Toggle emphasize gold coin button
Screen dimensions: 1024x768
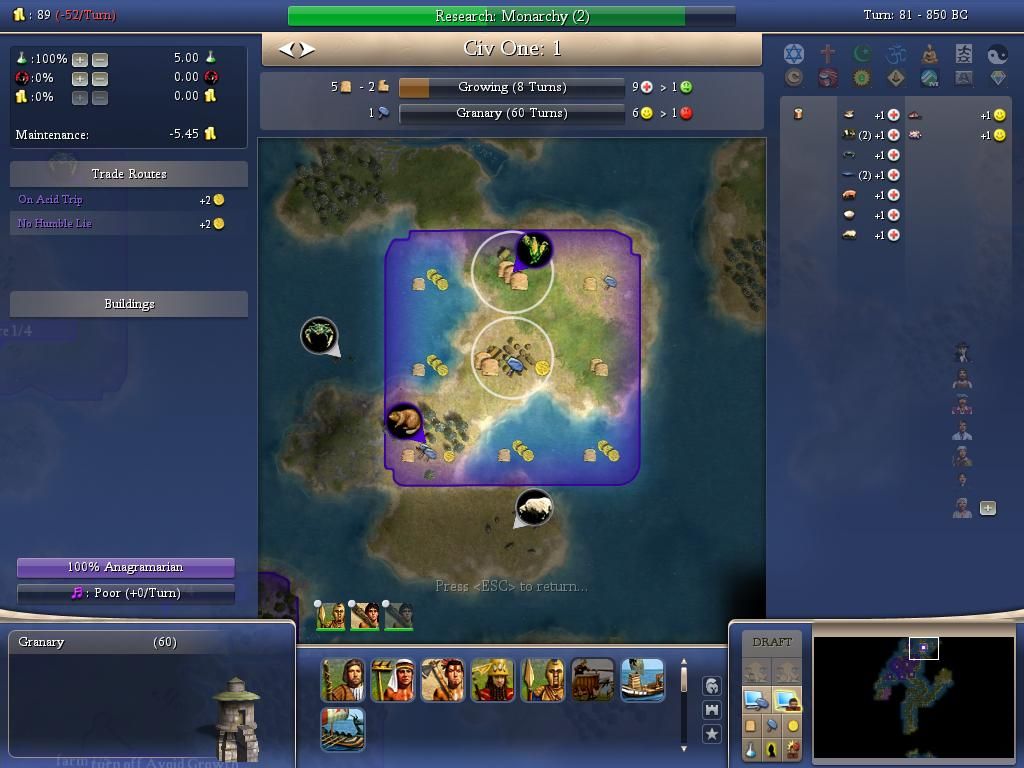793,726
